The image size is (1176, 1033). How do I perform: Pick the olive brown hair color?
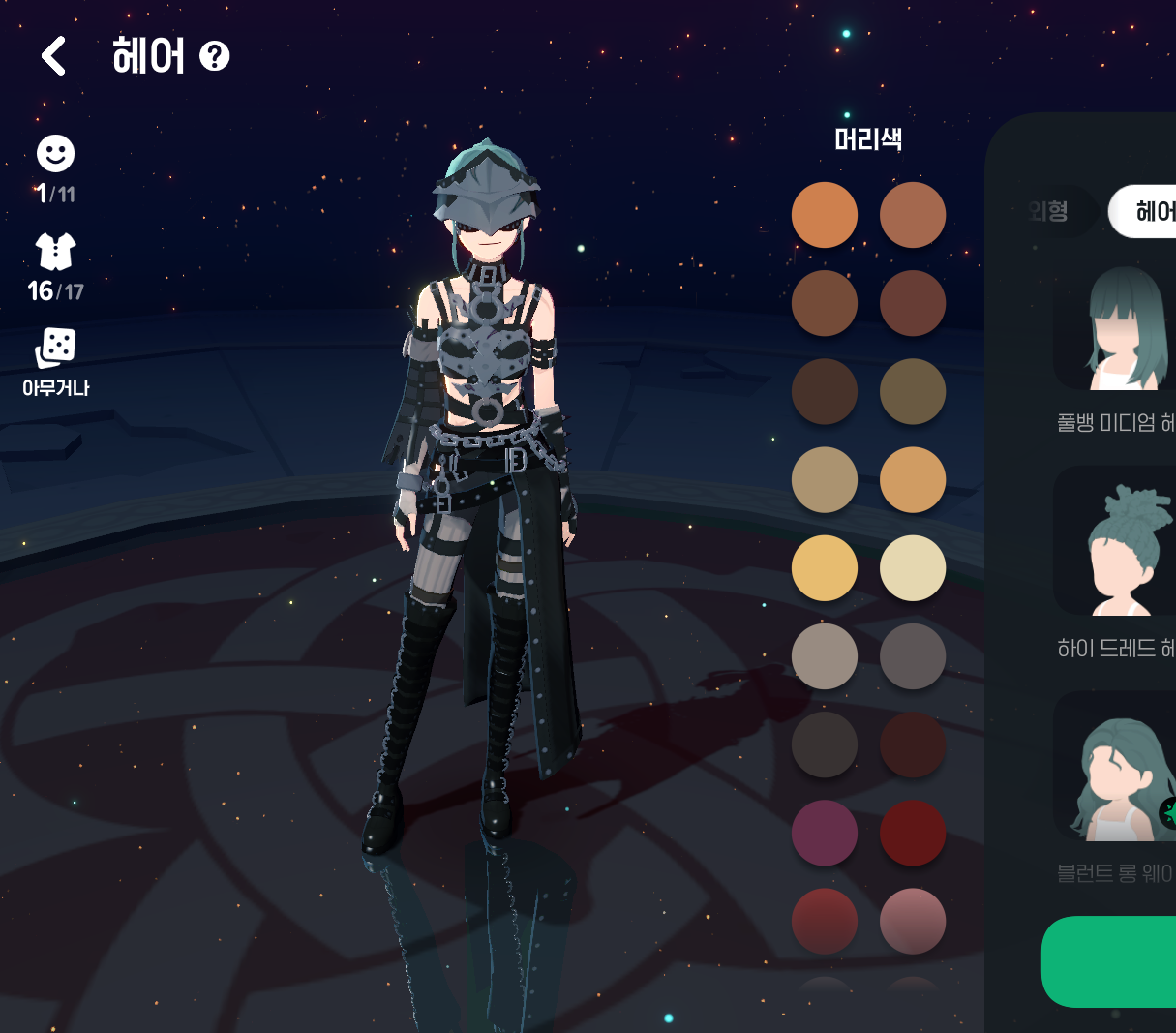coord(913,391)
